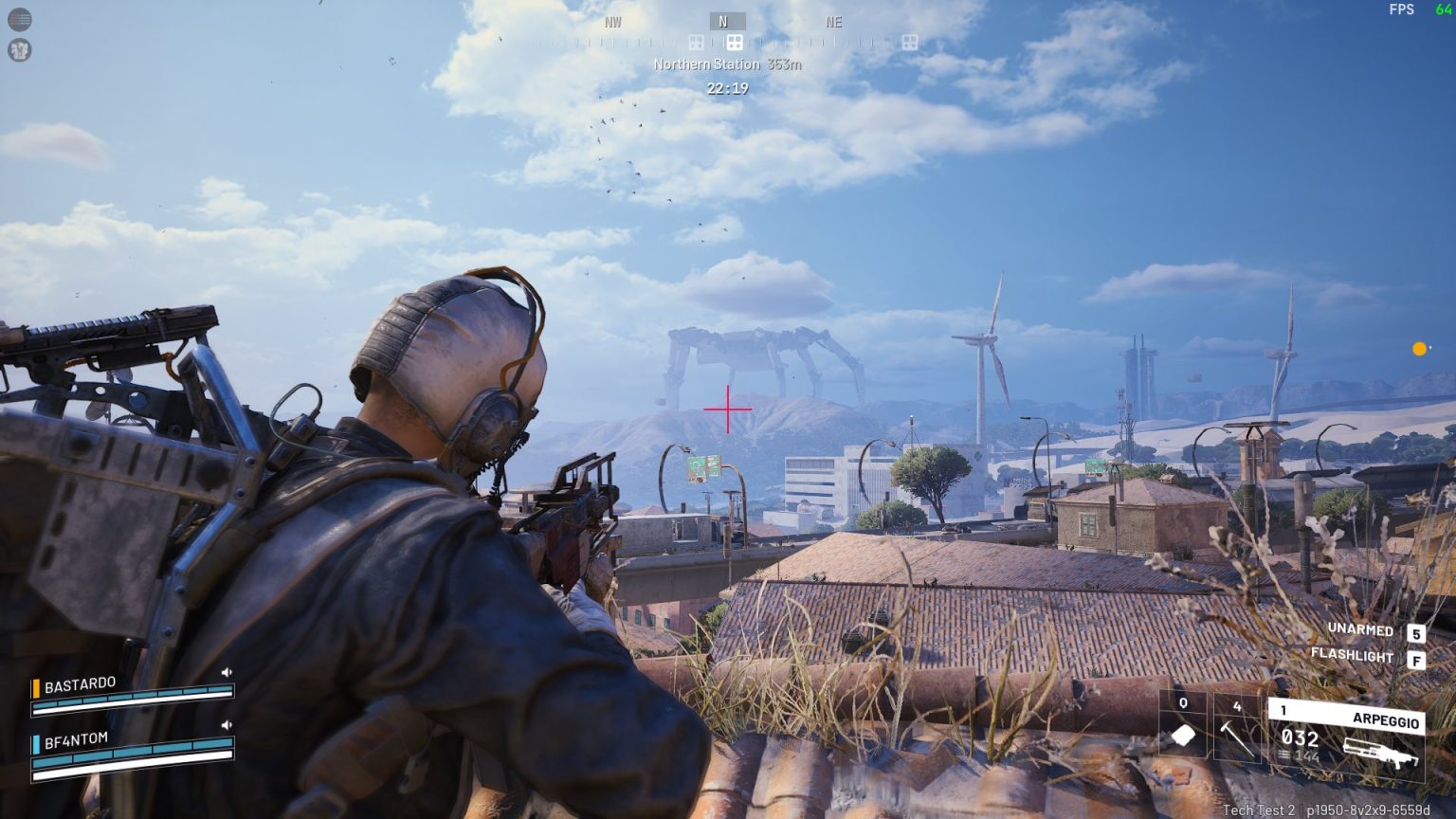This screenshot has width=1456, height=819.
Task: Mute the voice of player BF4NTOM
Action: pyautogui.click(x=225, y=725)
